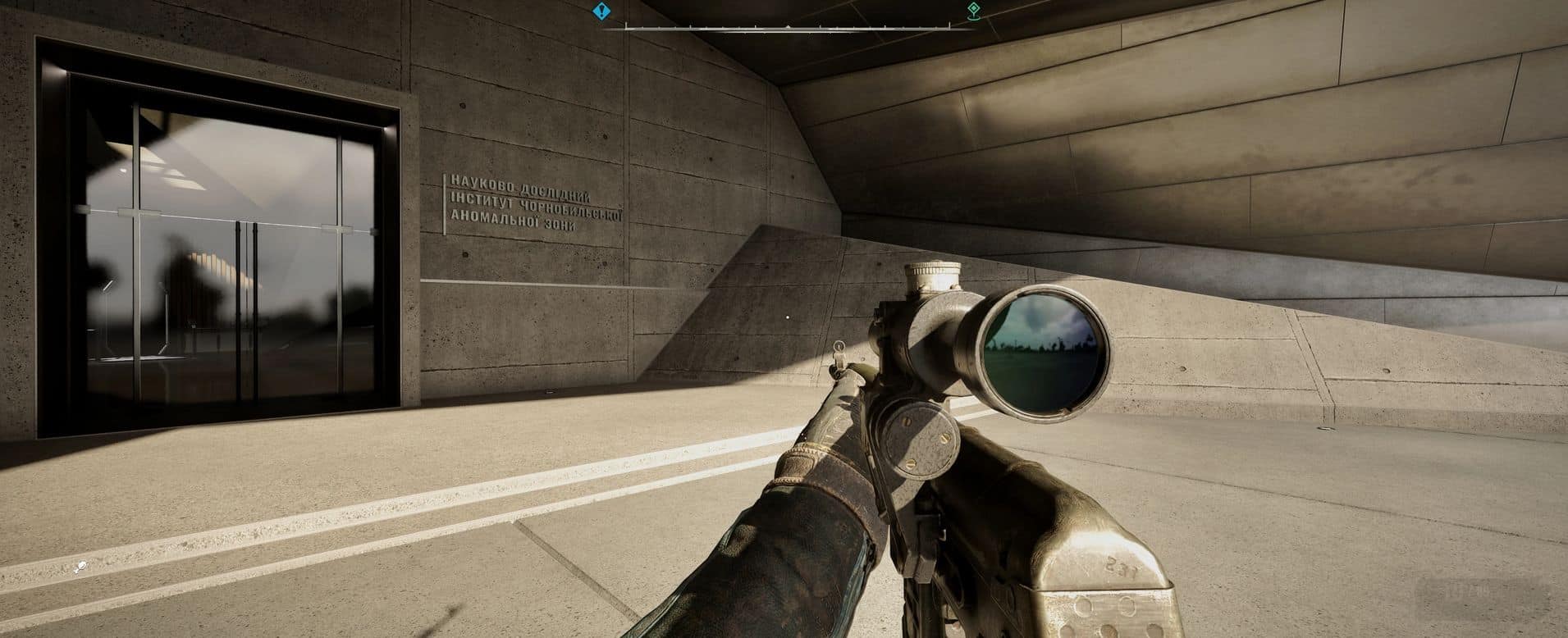Select the green waypoint pin marker
This screenshot has height=638, width=1568.
tap(973, 11)
